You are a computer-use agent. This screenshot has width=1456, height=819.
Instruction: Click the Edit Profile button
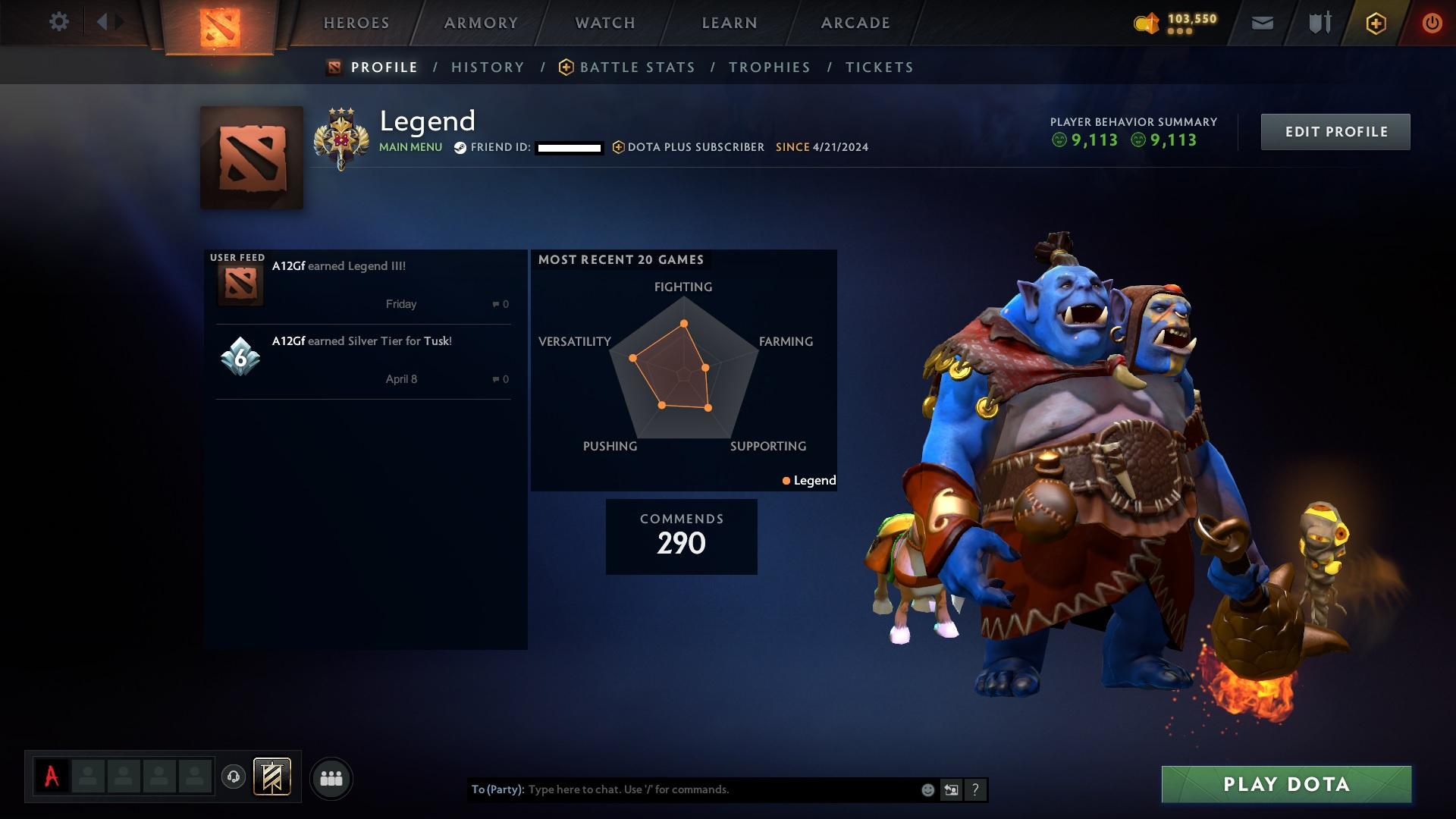coord(1335,132)
